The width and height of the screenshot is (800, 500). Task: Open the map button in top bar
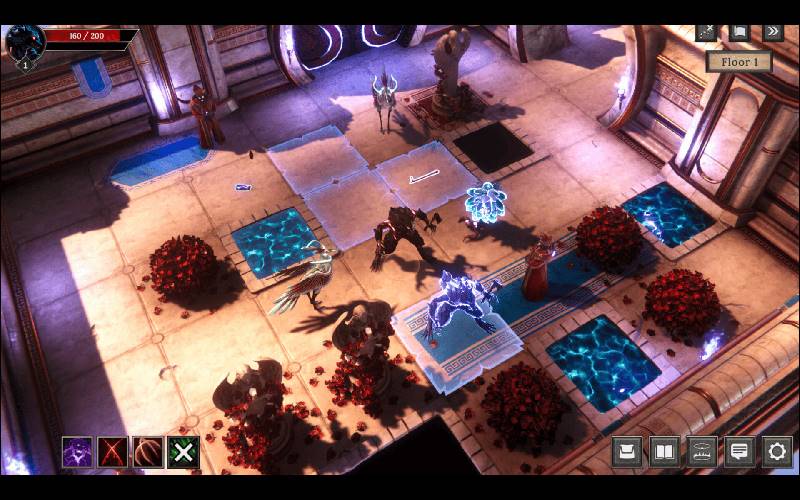coord(739,32)
